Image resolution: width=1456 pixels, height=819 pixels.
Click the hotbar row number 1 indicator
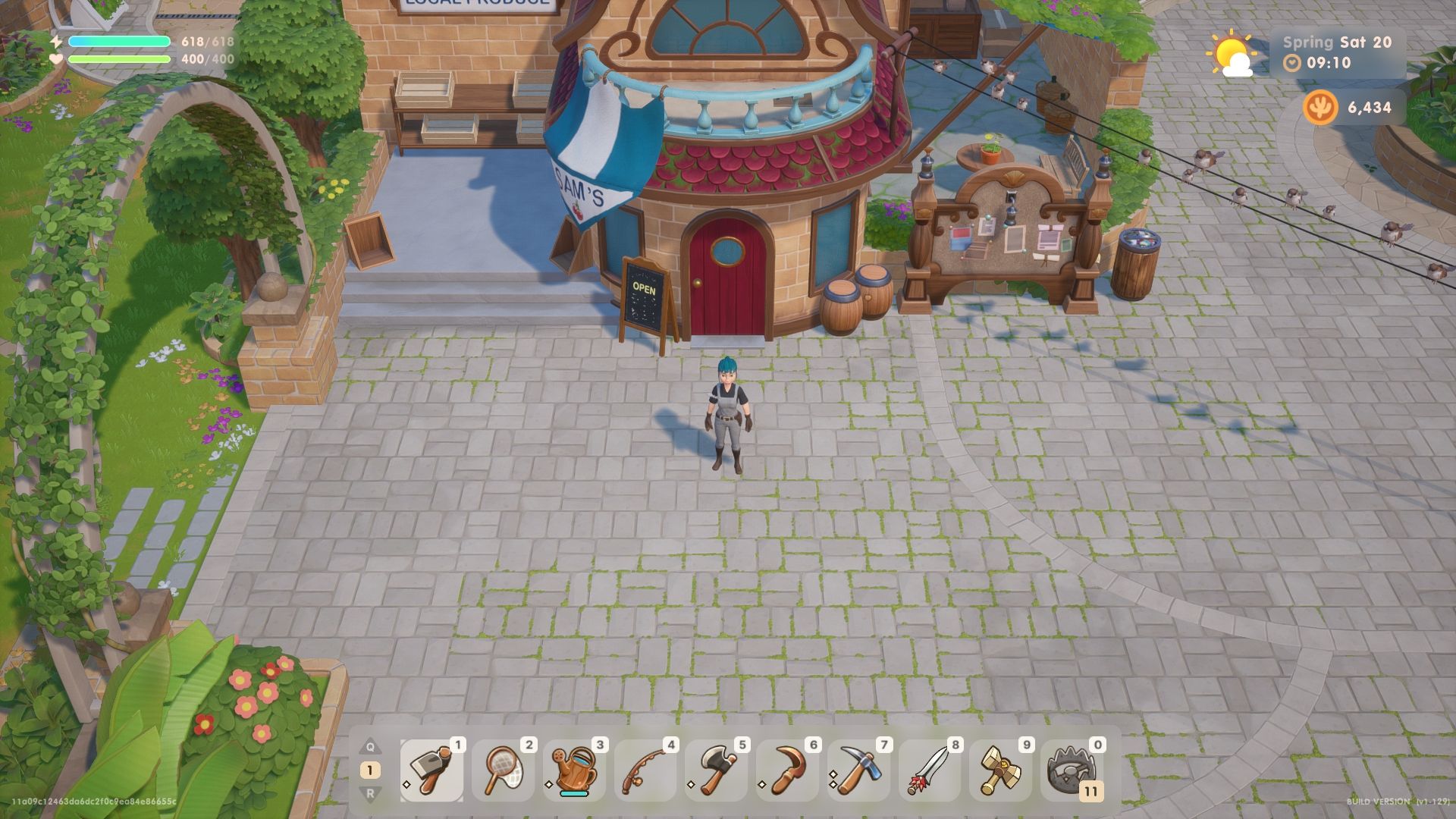370,770
